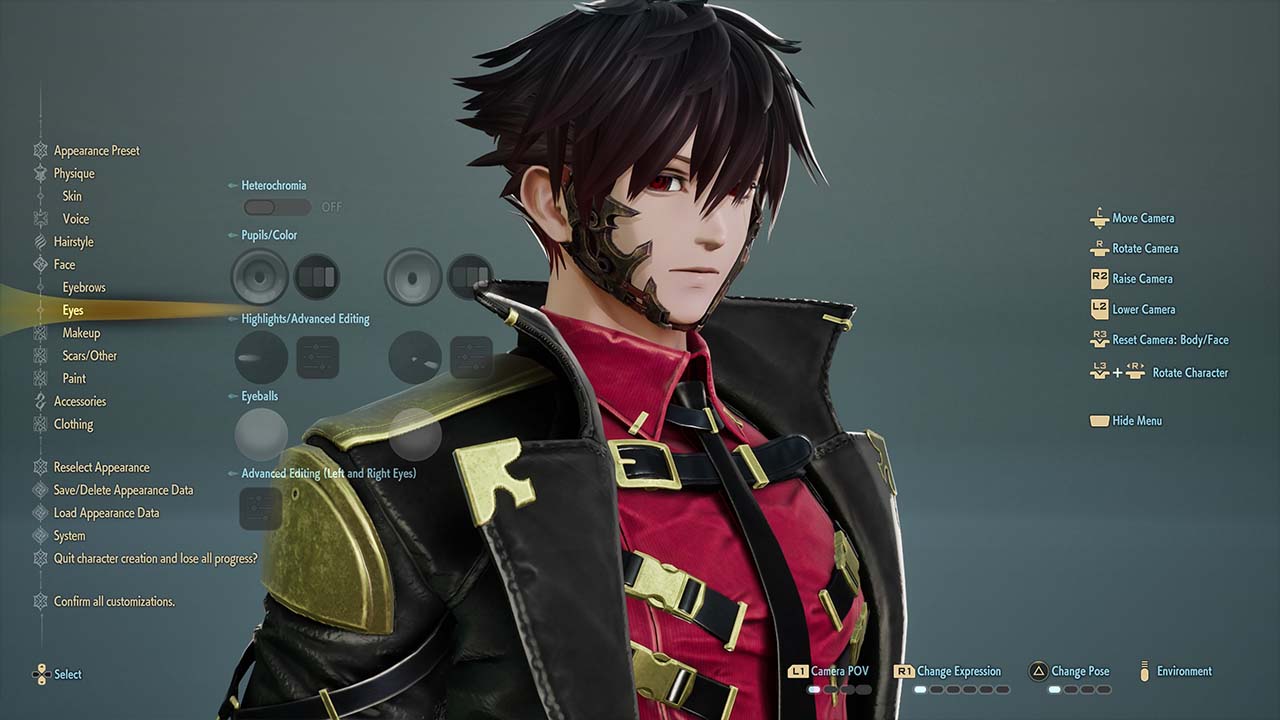The width and height of the screenshot is (1280, 720).
Task: Confirm all customizations
Action: pyautogui.click(x=114, y=602)
